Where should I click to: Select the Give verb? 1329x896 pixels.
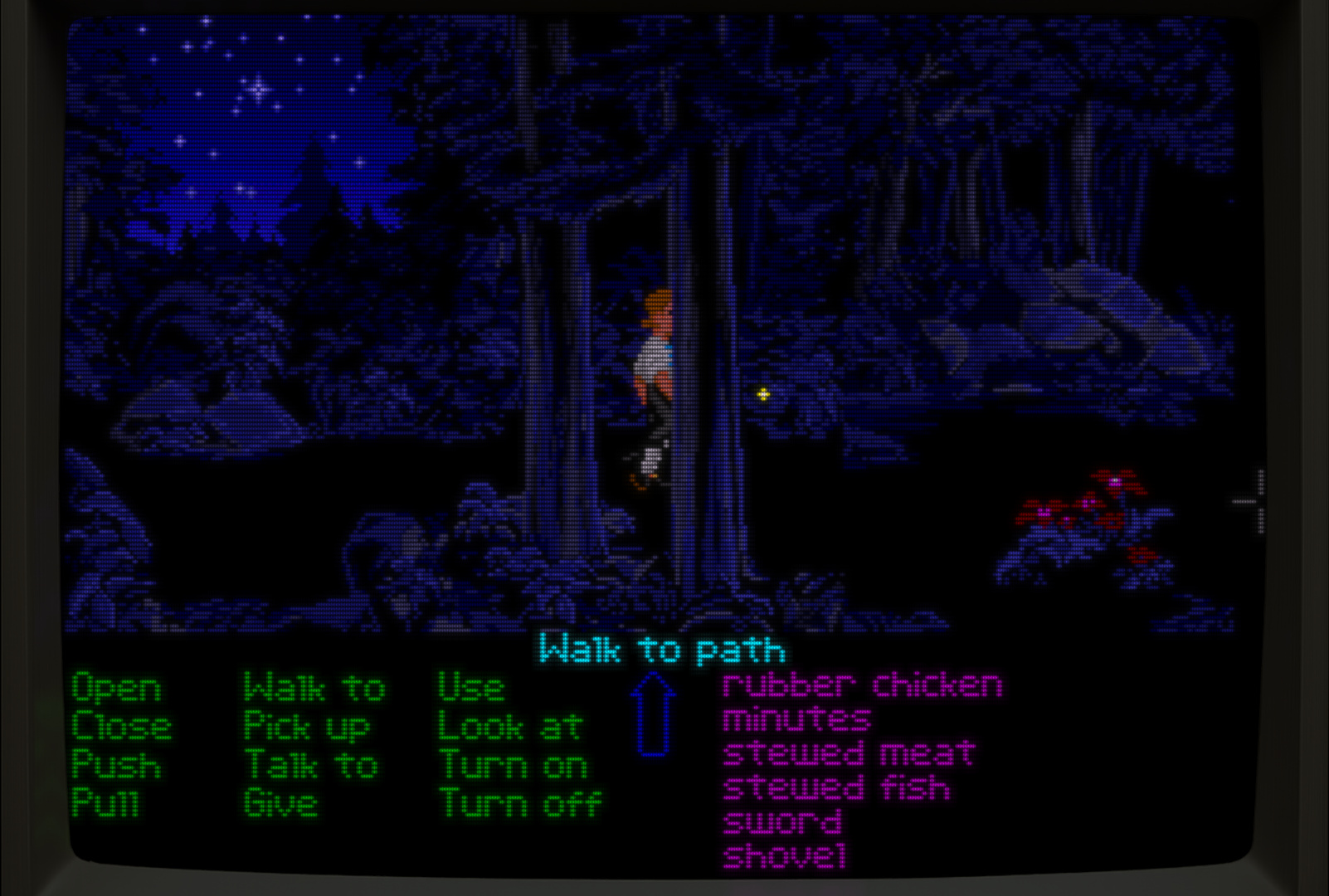280,803
